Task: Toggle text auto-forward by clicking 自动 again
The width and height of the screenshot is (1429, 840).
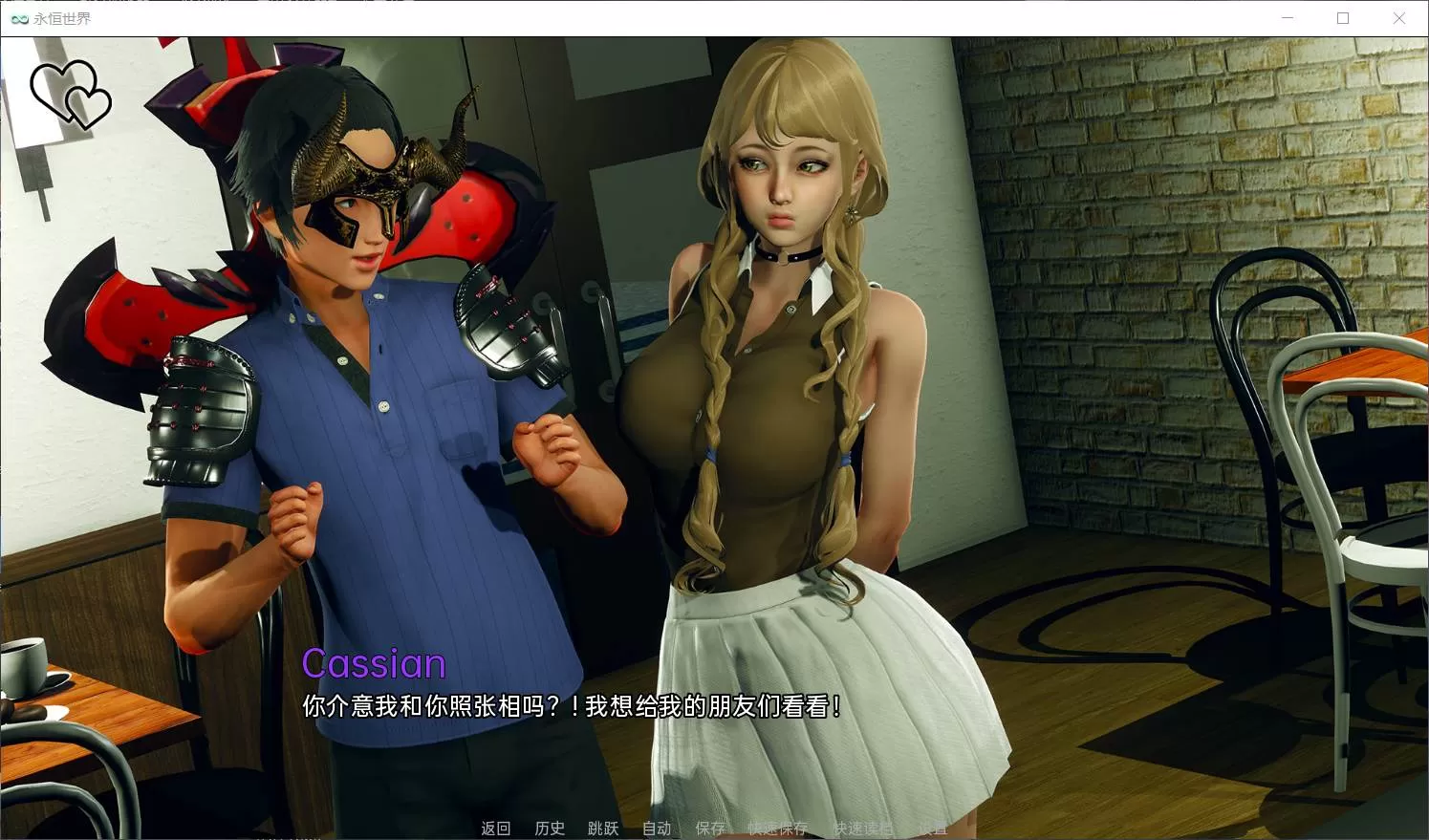Action: [x=657, y=828]
